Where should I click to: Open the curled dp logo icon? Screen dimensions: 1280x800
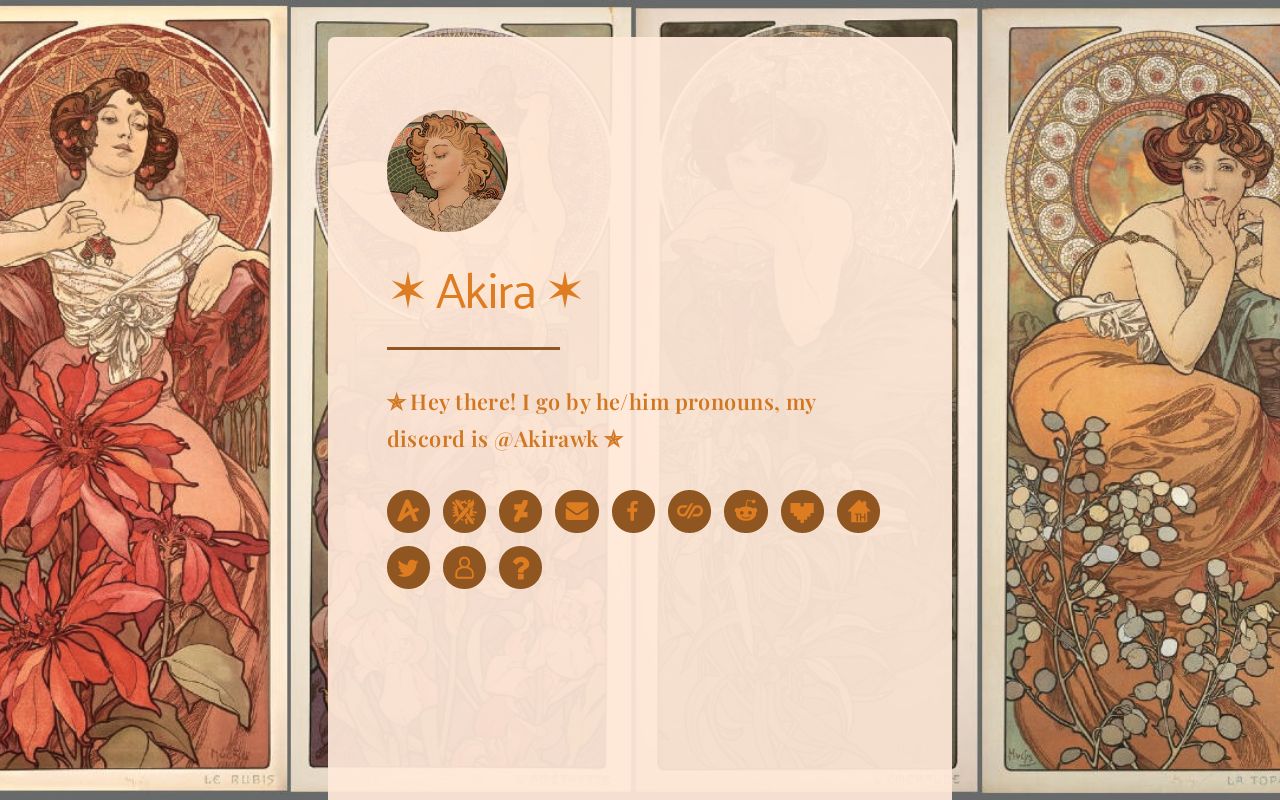pyautogui.click(x=689, y=511)
